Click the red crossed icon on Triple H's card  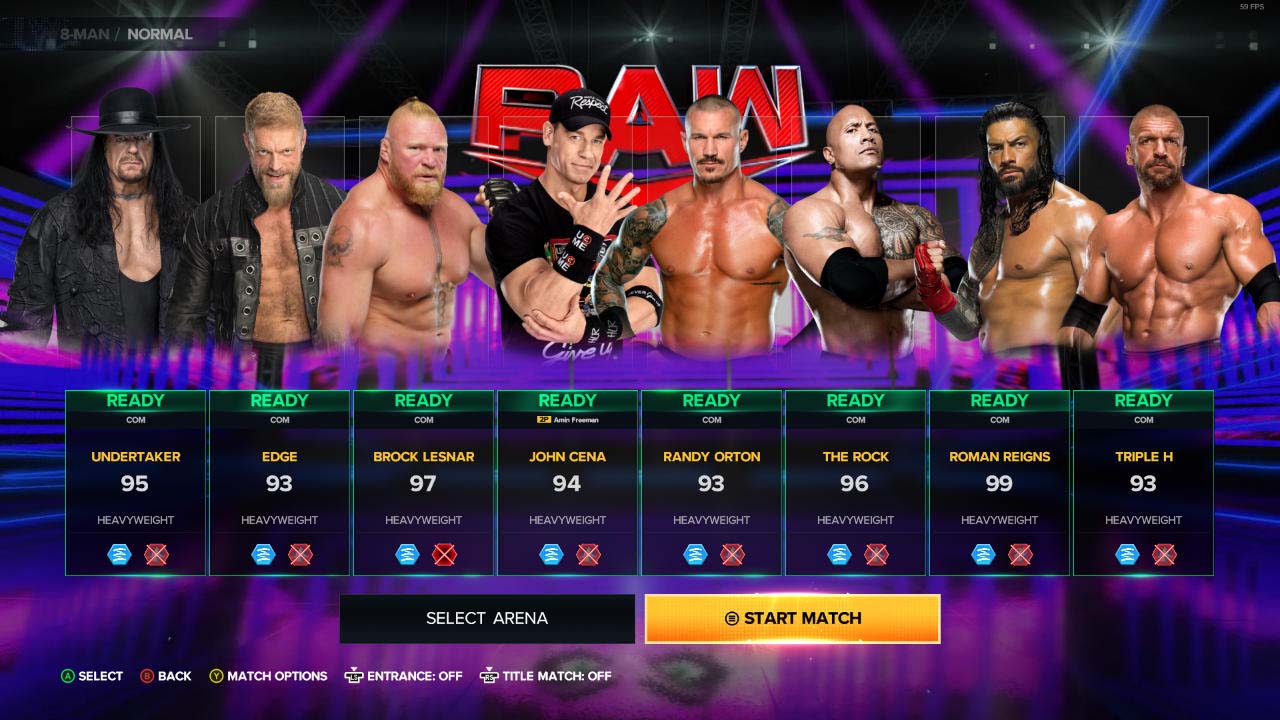coord(1164,554)
